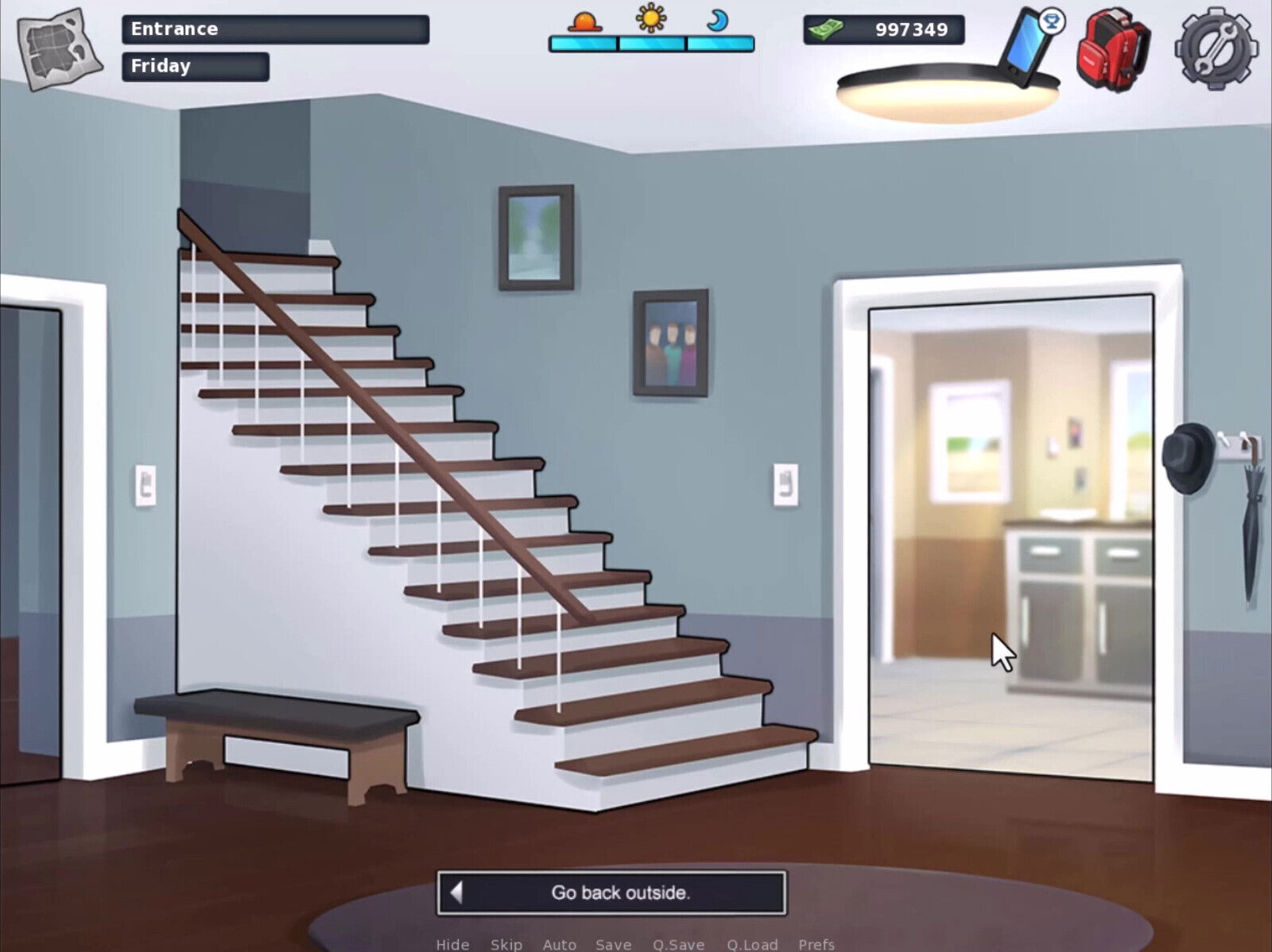Click the cash icon beside the money counter
Image resolution: width=1272 pixels, height=952 pixels.
(827, 29)
